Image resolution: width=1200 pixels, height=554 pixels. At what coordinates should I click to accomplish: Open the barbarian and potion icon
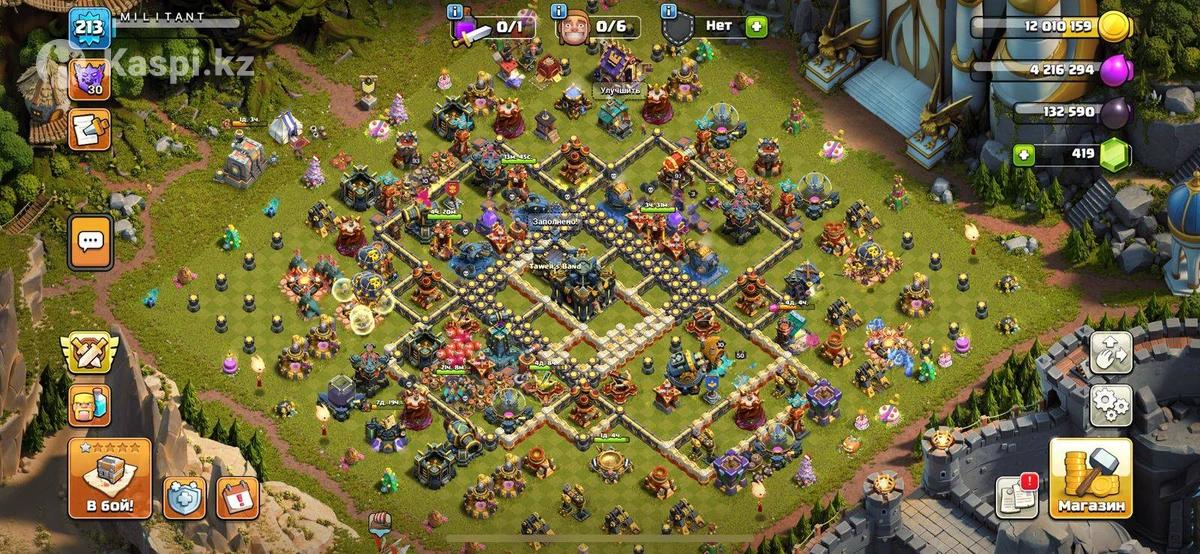point(88,405)
